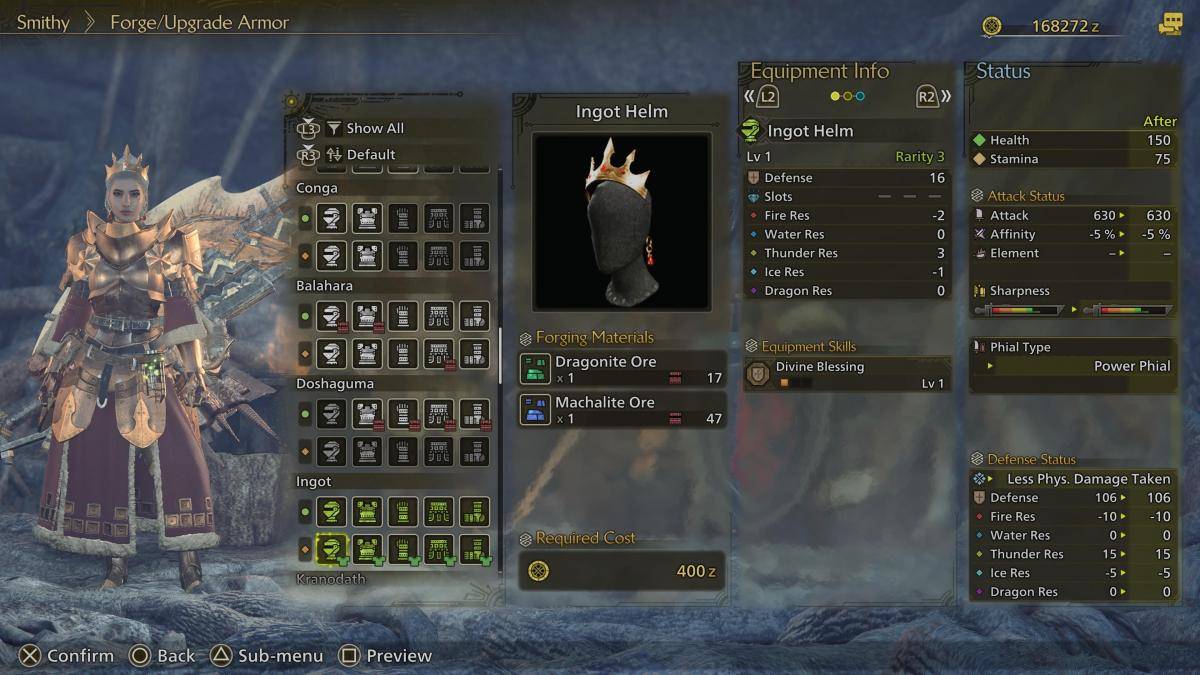1200x675 pixels.
Task: Select the Dragonite Ore forging material row
Action: tap(621, 369)
